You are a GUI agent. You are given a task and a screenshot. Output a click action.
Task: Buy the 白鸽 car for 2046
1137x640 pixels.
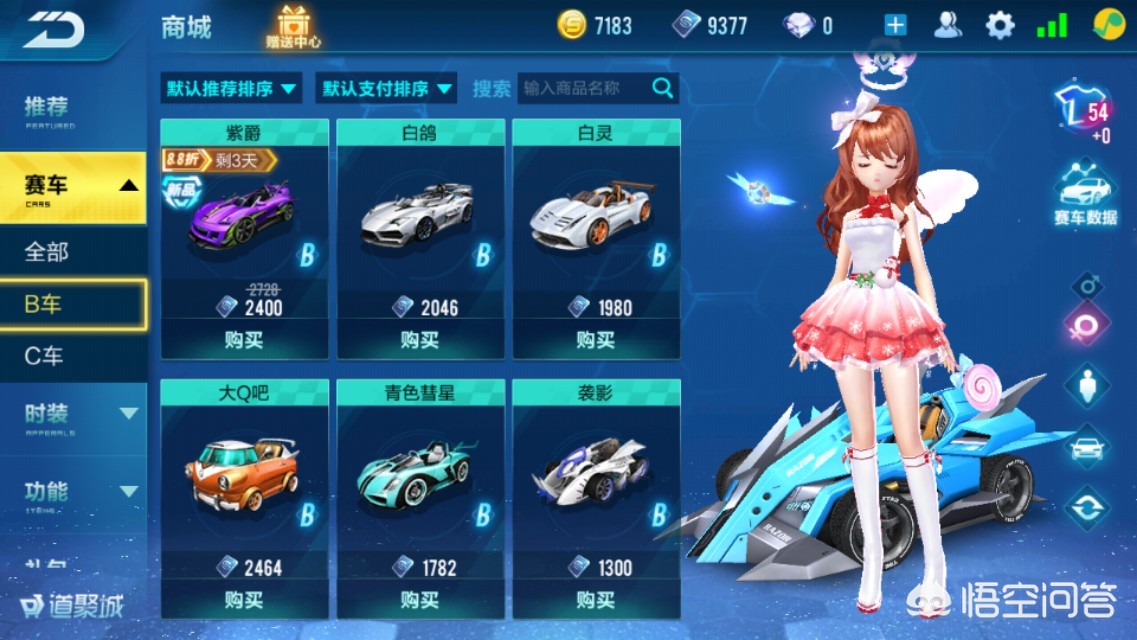pyautogui.click(x=420, y=341)
